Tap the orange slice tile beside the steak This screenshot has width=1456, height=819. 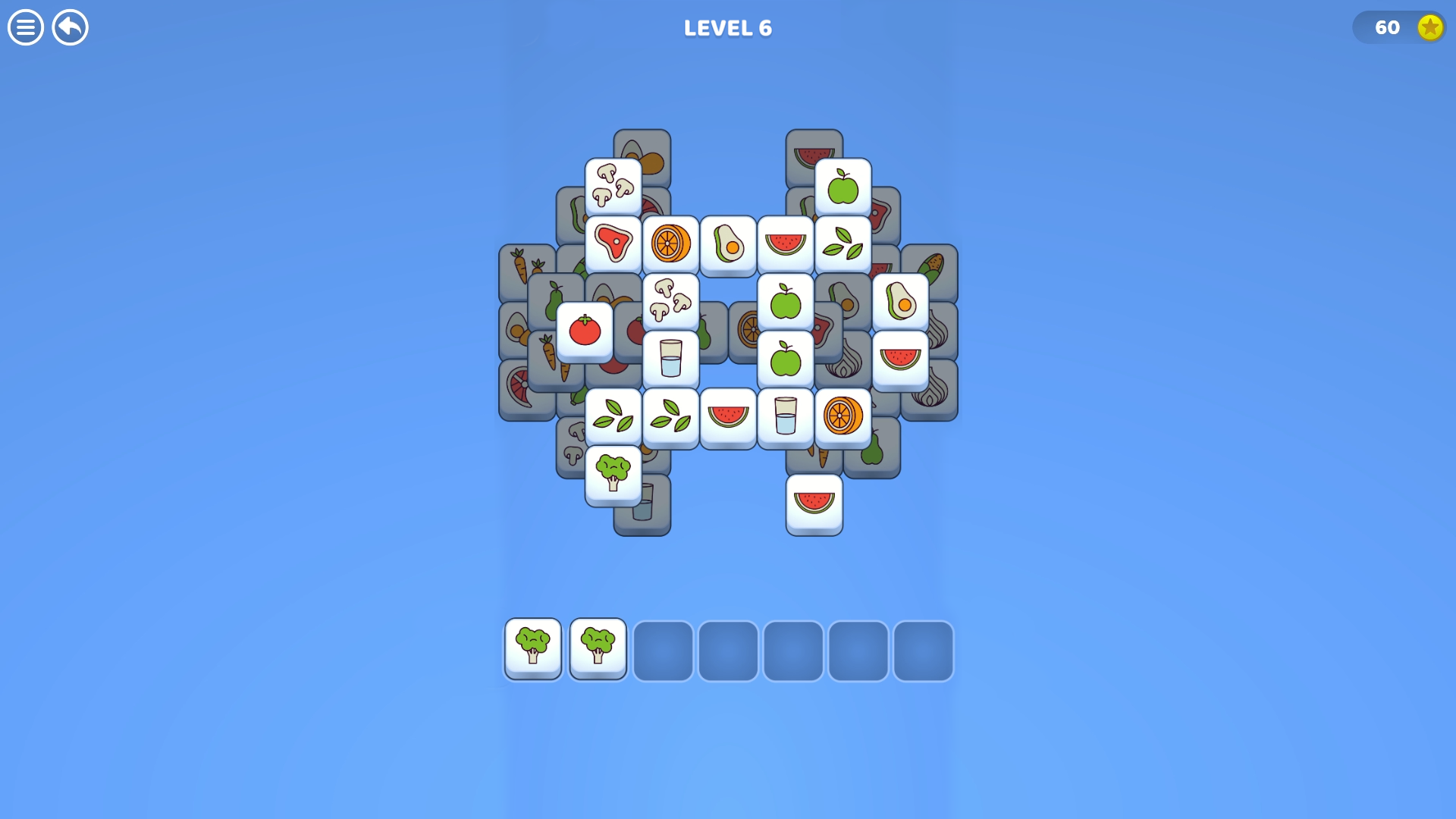tap(671, 241)
